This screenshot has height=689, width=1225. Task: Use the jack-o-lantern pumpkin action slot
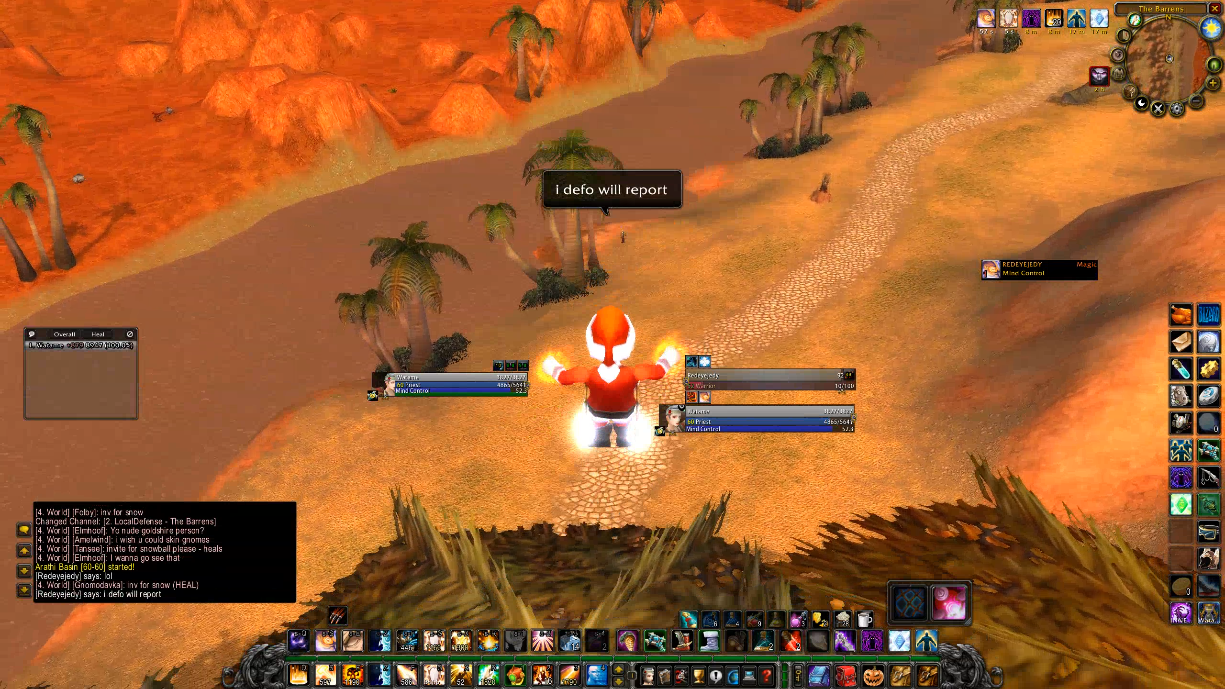click(873, 675)
